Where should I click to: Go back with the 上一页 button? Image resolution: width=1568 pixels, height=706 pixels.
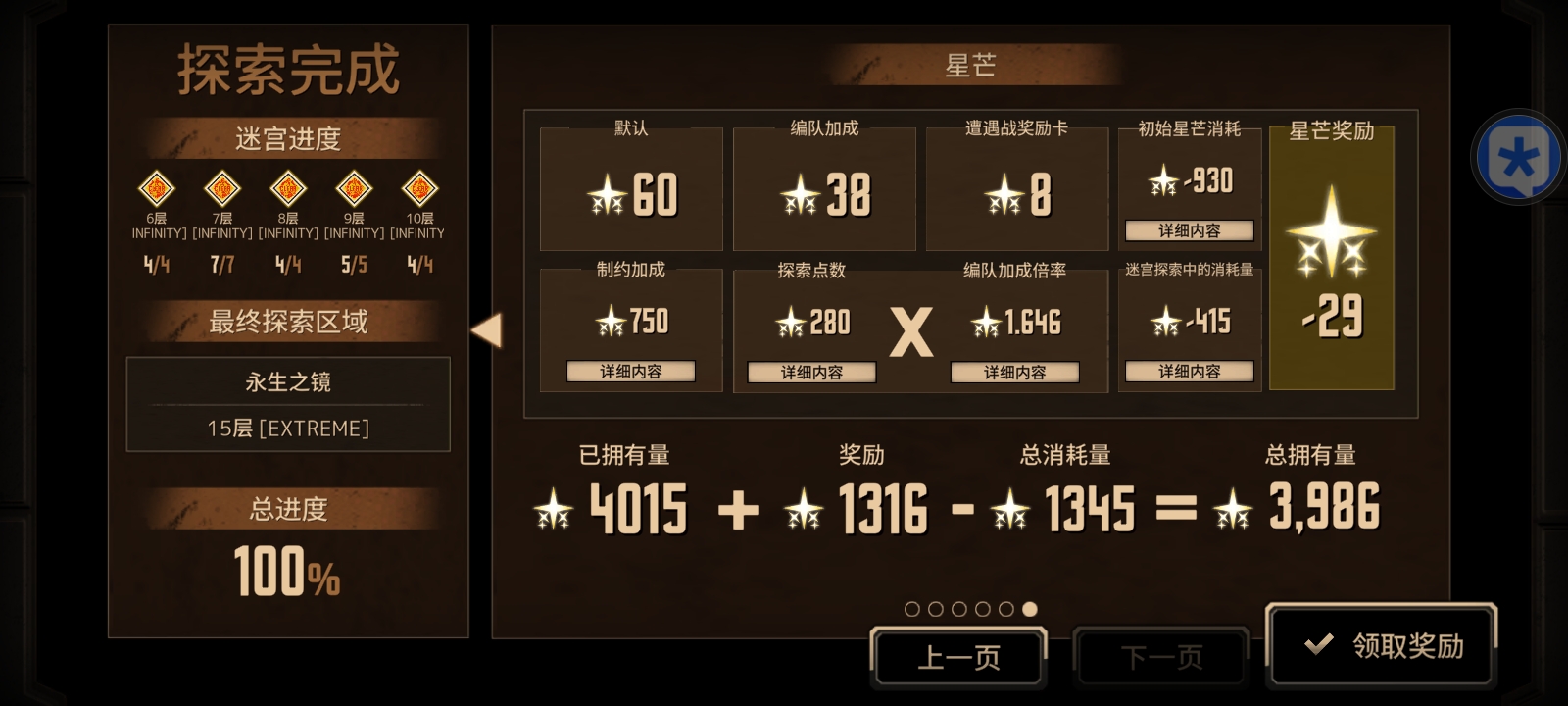[x=958, y=656]
